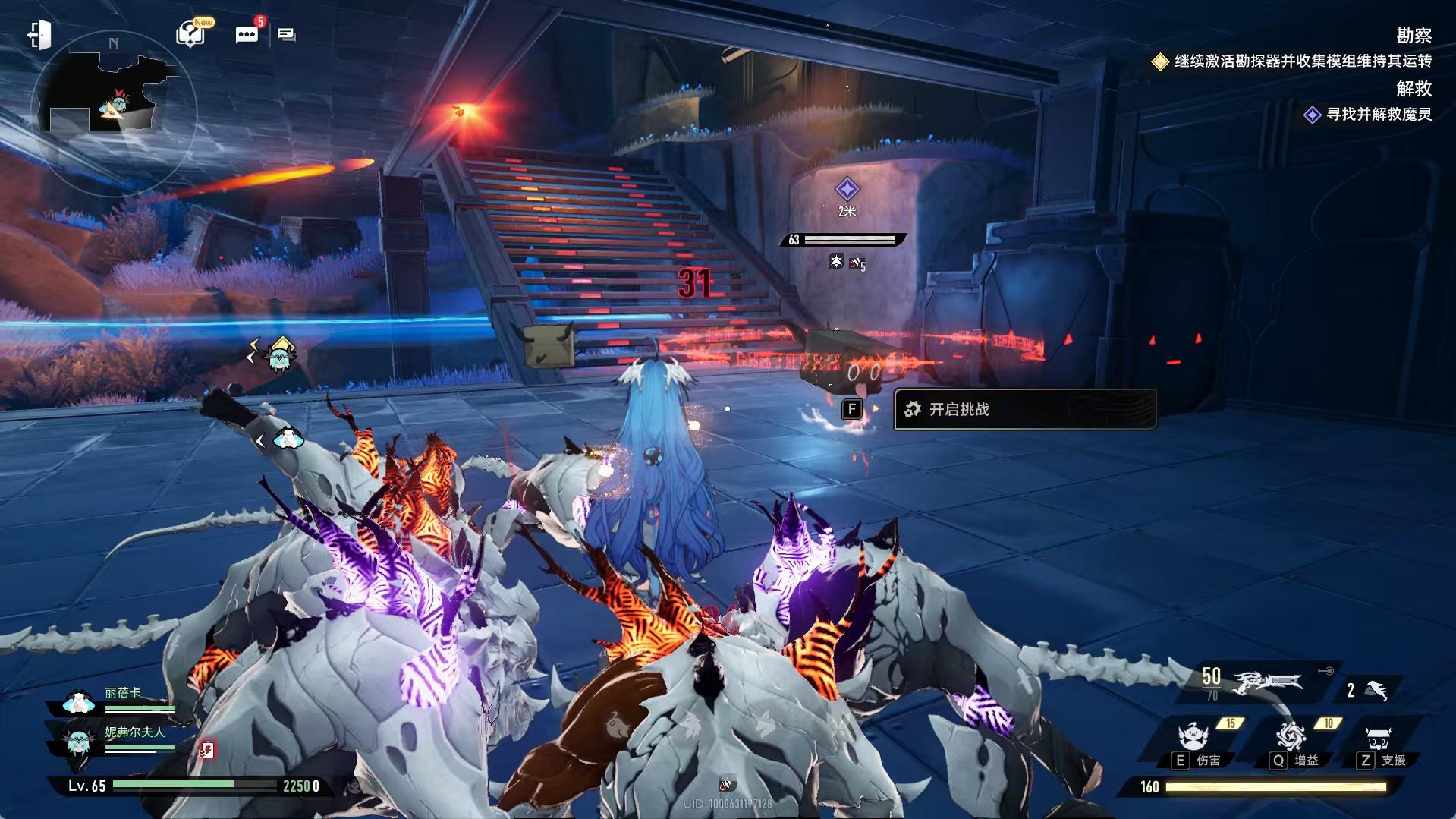This screenshot has height=819, width=1456.
Task: Open chat messages with 5 notifications
Action: click(x=247, y=35)
